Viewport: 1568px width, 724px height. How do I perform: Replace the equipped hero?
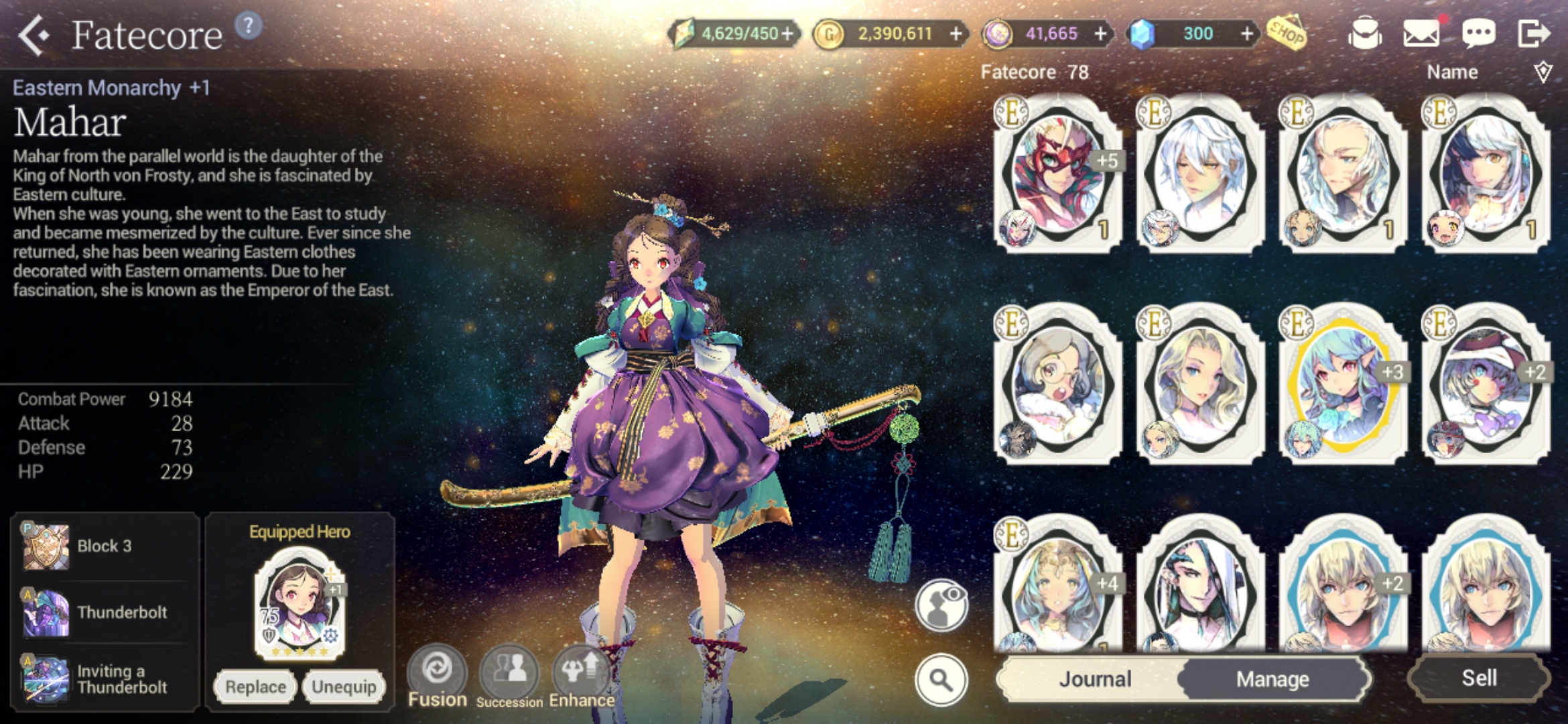click(x=255, y=686)
